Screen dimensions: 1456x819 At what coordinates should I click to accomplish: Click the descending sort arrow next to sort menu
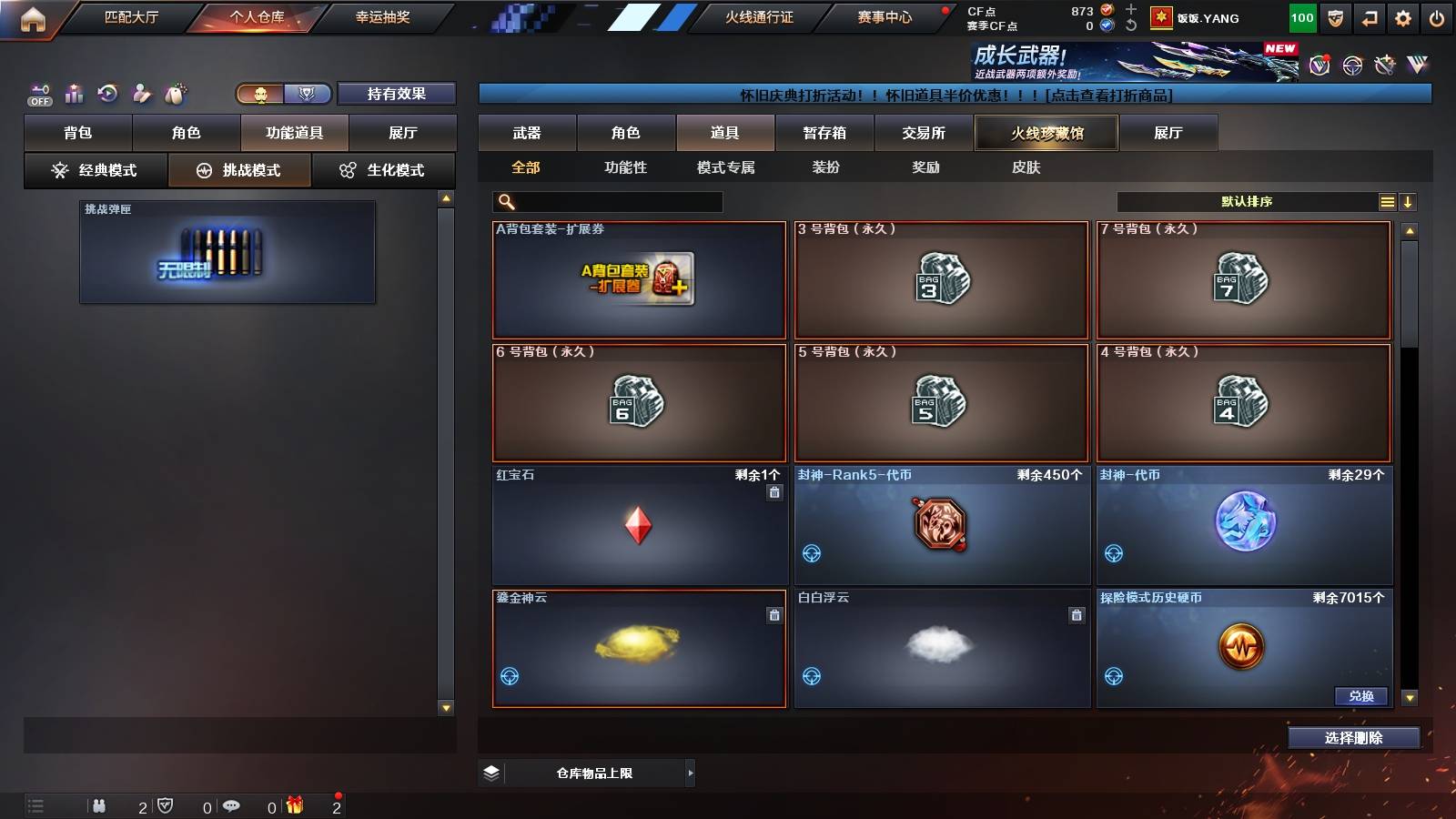click(x=1409, y=201)
